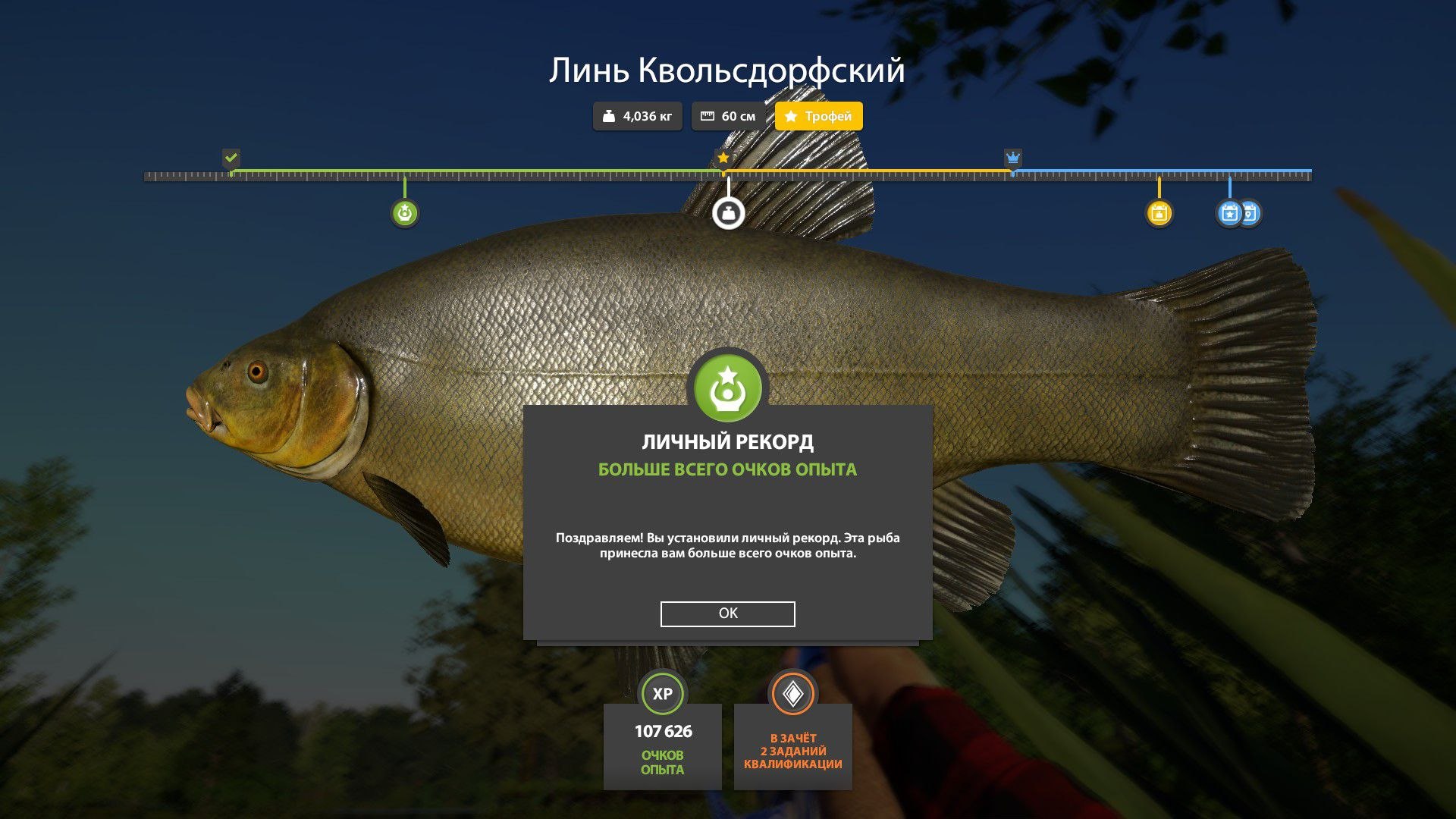1456x819 pixels.
Task: Expand the 107 626 experience points panel
Action: point(662,745)
